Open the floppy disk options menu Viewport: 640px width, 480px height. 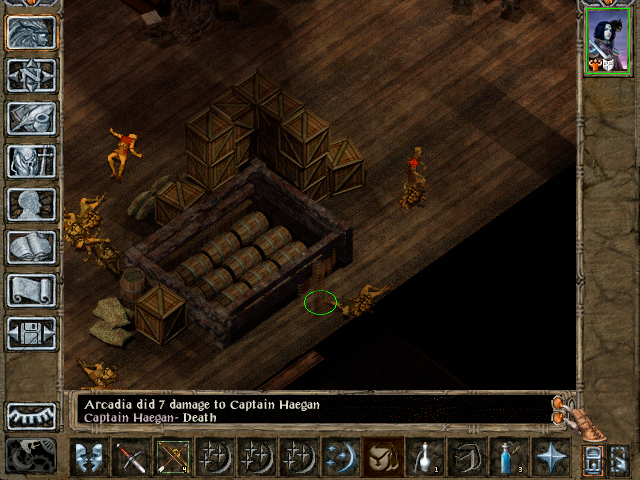31,333
